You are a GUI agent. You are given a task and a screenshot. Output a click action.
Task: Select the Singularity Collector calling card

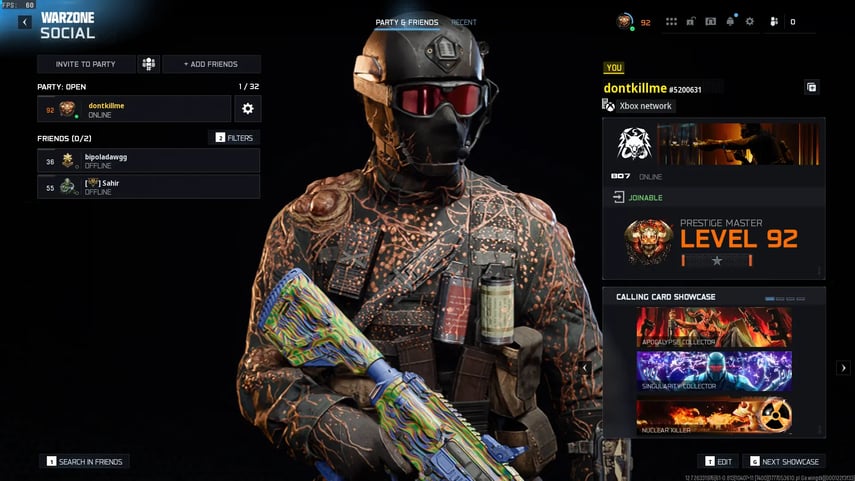pos(714,371)
